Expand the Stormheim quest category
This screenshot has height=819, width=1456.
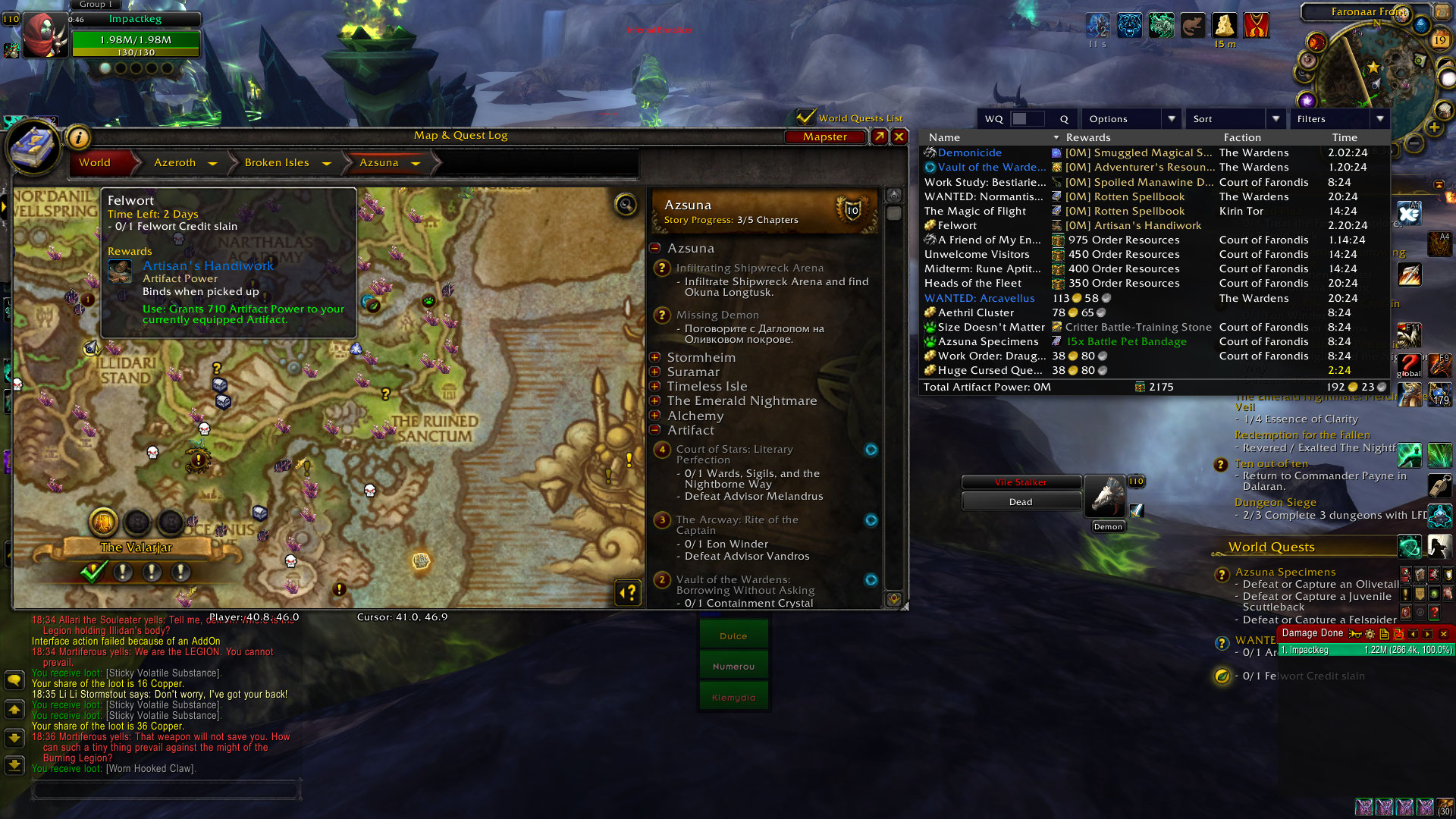pyautogui.click(x=655, y=357)
